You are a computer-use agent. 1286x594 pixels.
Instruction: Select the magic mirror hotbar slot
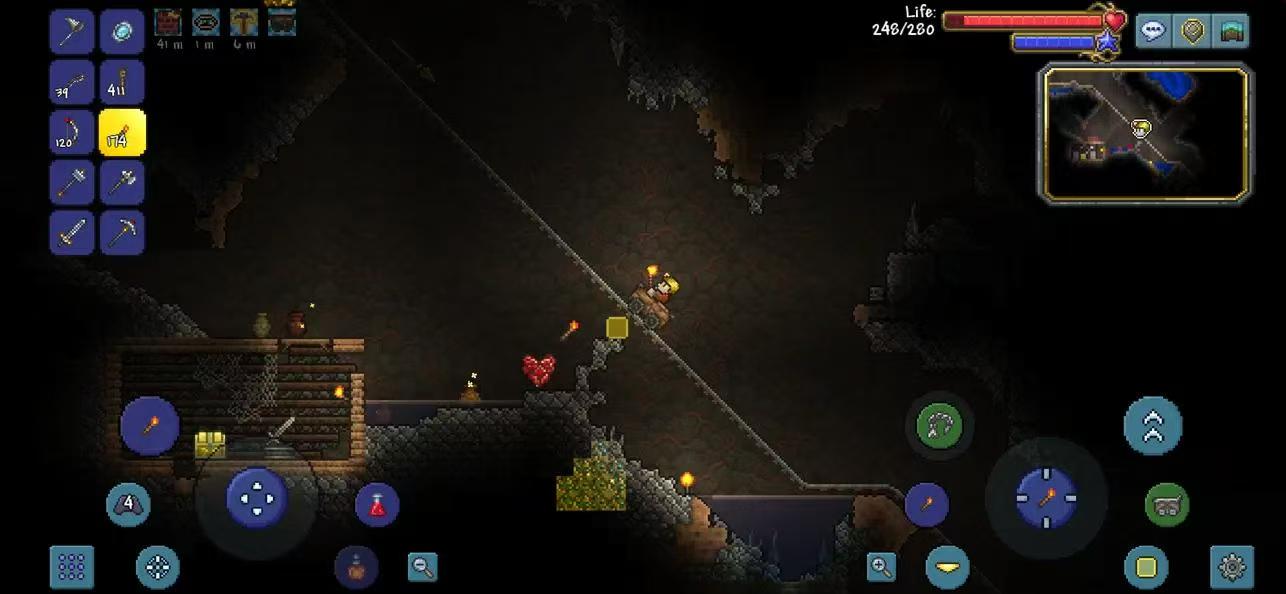point(122,32)
